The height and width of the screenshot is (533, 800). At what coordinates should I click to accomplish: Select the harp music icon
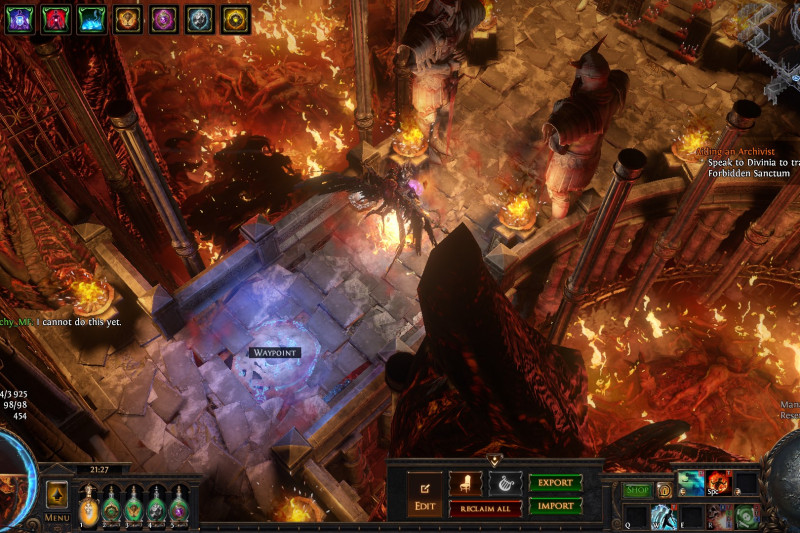505,483
